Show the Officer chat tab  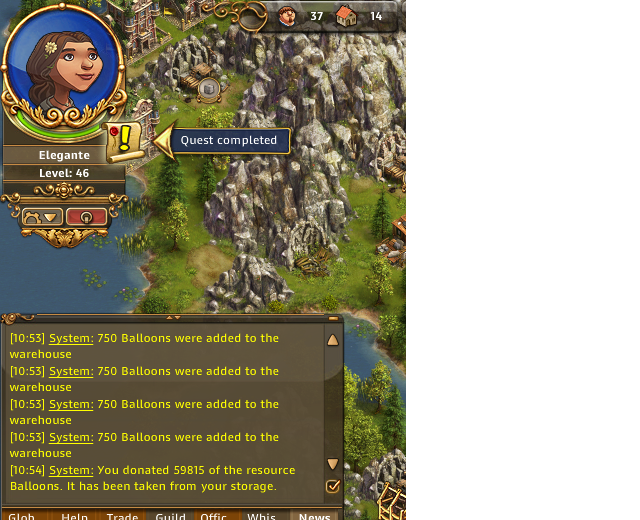214,516
